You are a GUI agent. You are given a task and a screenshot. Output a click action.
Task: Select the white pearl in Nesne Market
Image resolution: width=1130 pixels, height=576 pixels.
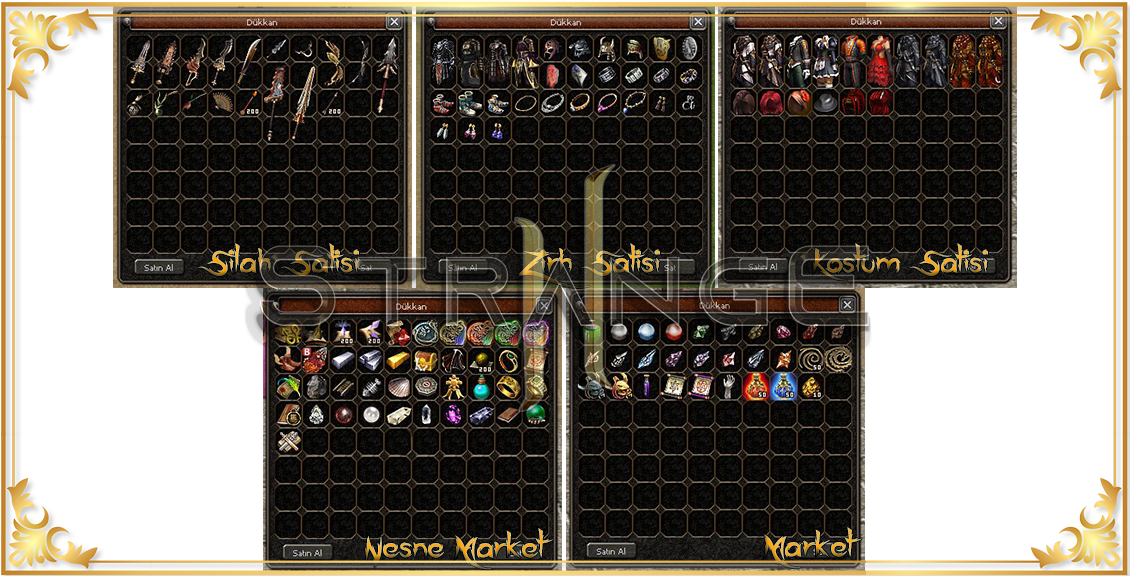(x=371, y=413)
